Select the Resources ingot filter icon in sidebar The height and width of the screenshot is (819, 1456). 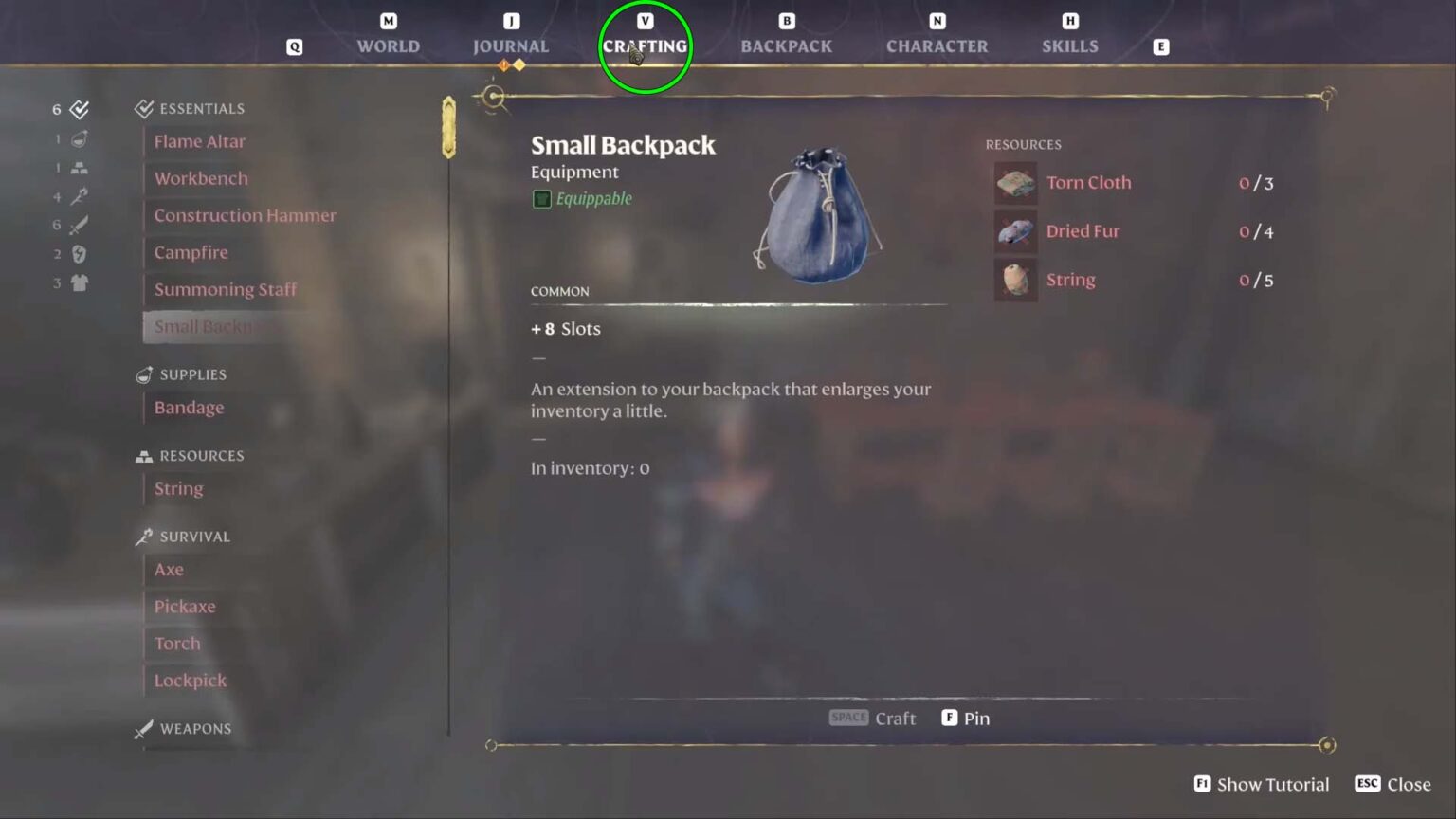click(x=81, y=168)
